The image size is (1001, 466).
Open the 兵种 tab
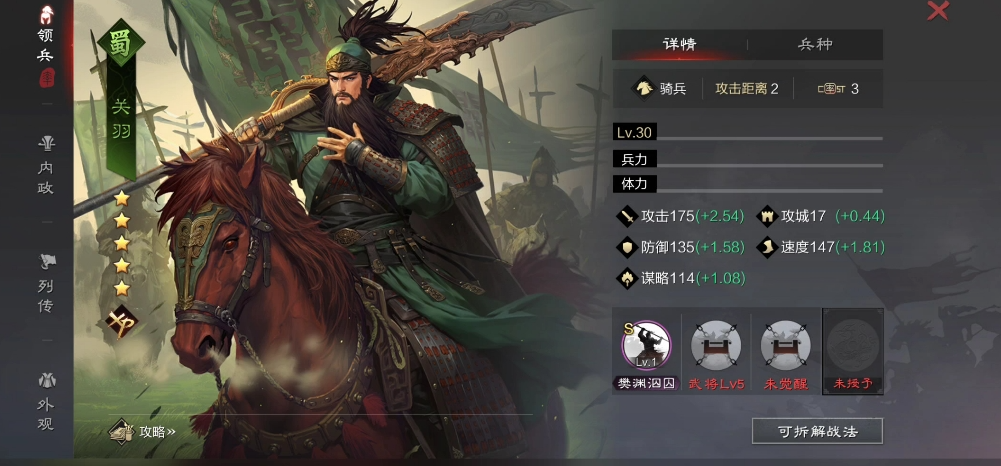click(x=815, y=44)
